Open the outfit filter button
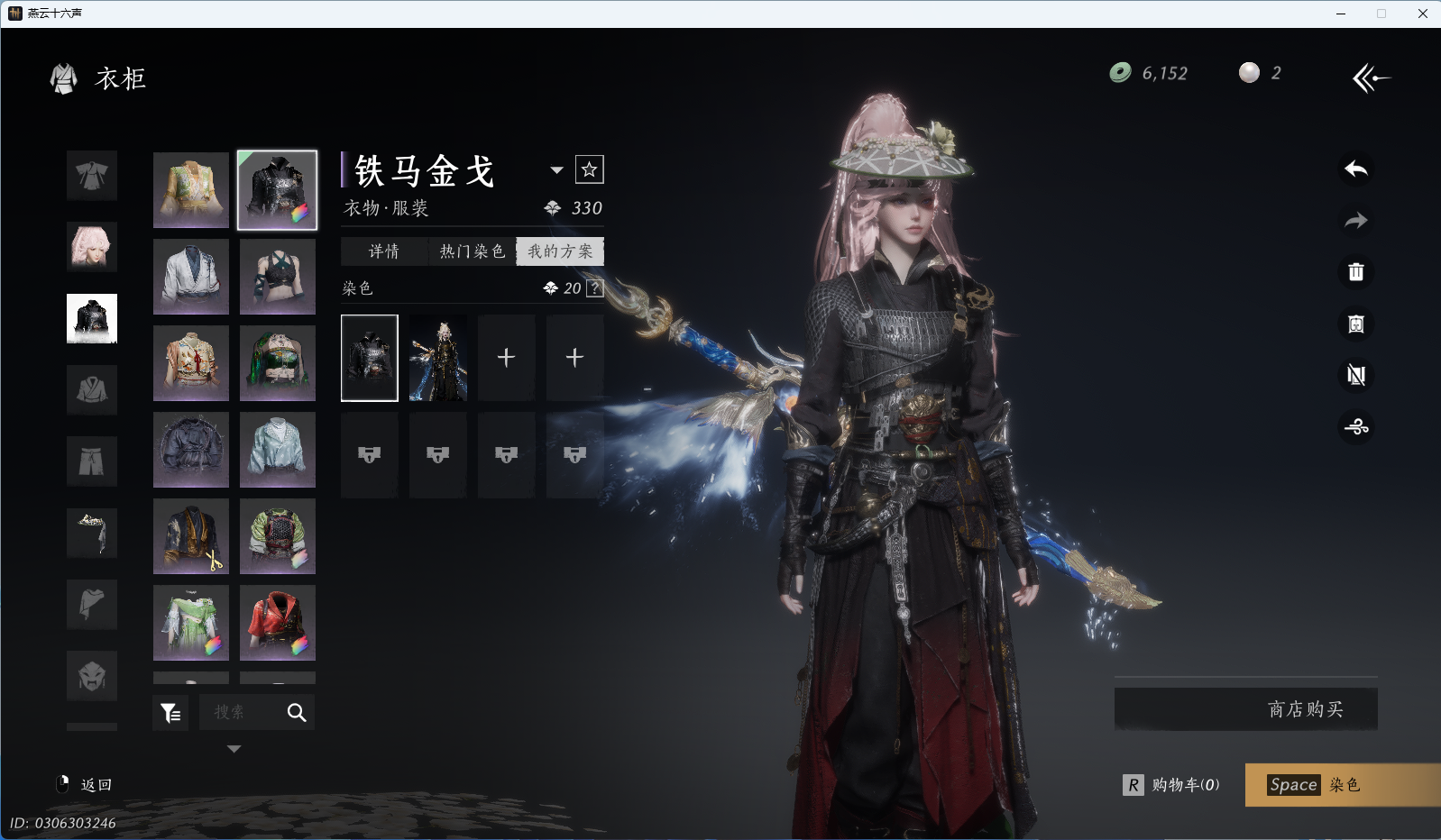Image resolution: width=1441 pixels, height=840 pixels. [x=170, y=713]
